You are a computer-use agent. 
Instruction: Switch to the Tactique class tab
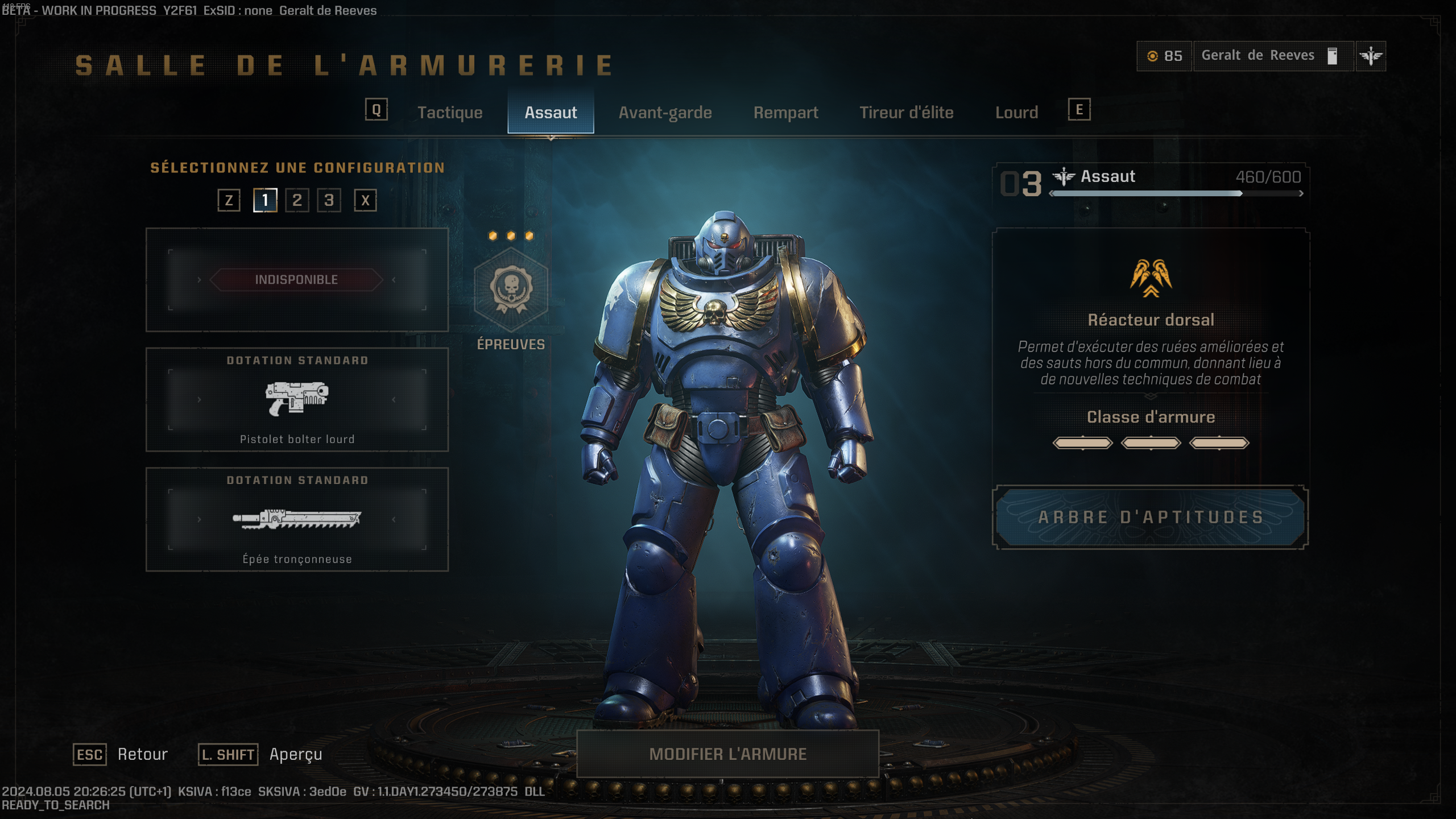click(450, 113)
